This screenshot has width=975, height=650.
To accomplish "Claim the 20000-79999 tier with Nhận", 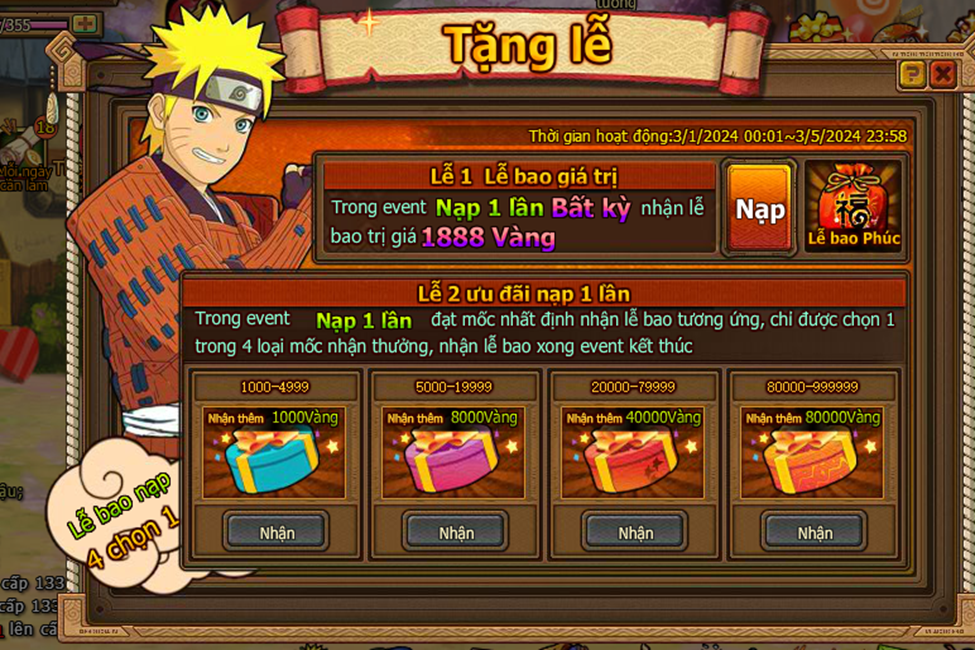I will click(x=635, y=532).
